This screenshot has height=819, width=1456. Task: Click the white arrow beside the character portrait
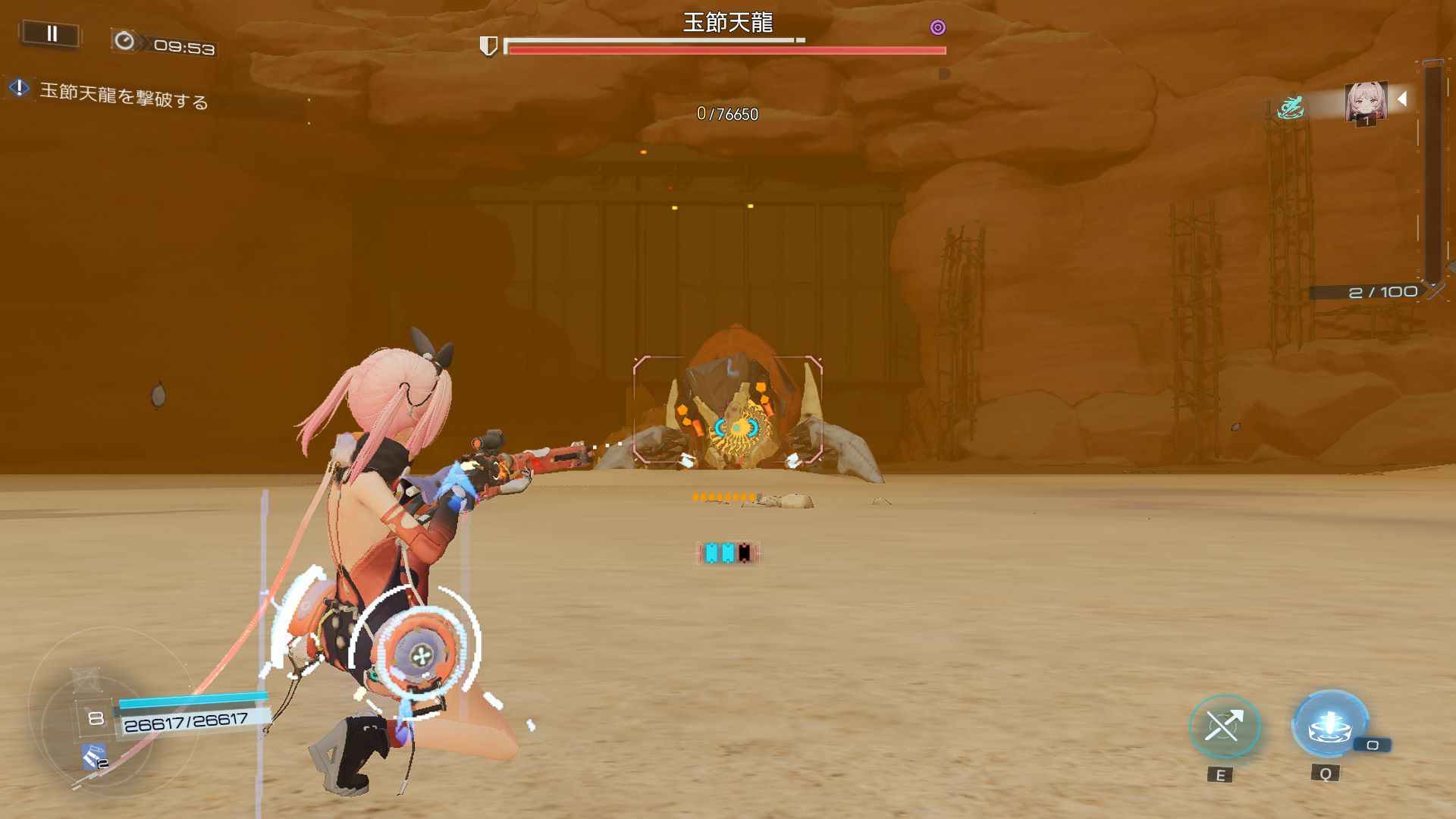(1403, 99)
